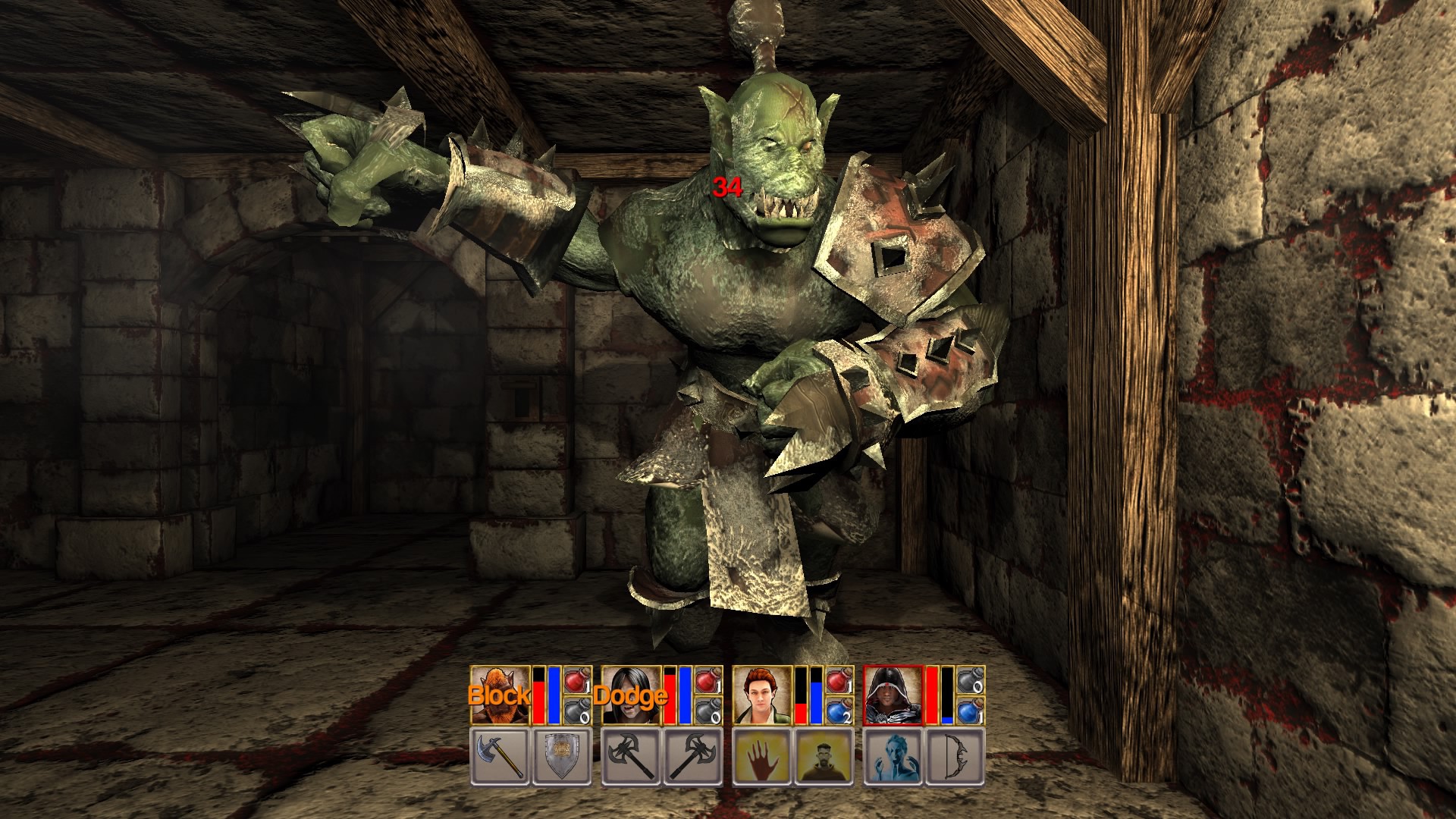Select the red-haired man's portrait
1456x819 pixels.
[x=762, y=695]
